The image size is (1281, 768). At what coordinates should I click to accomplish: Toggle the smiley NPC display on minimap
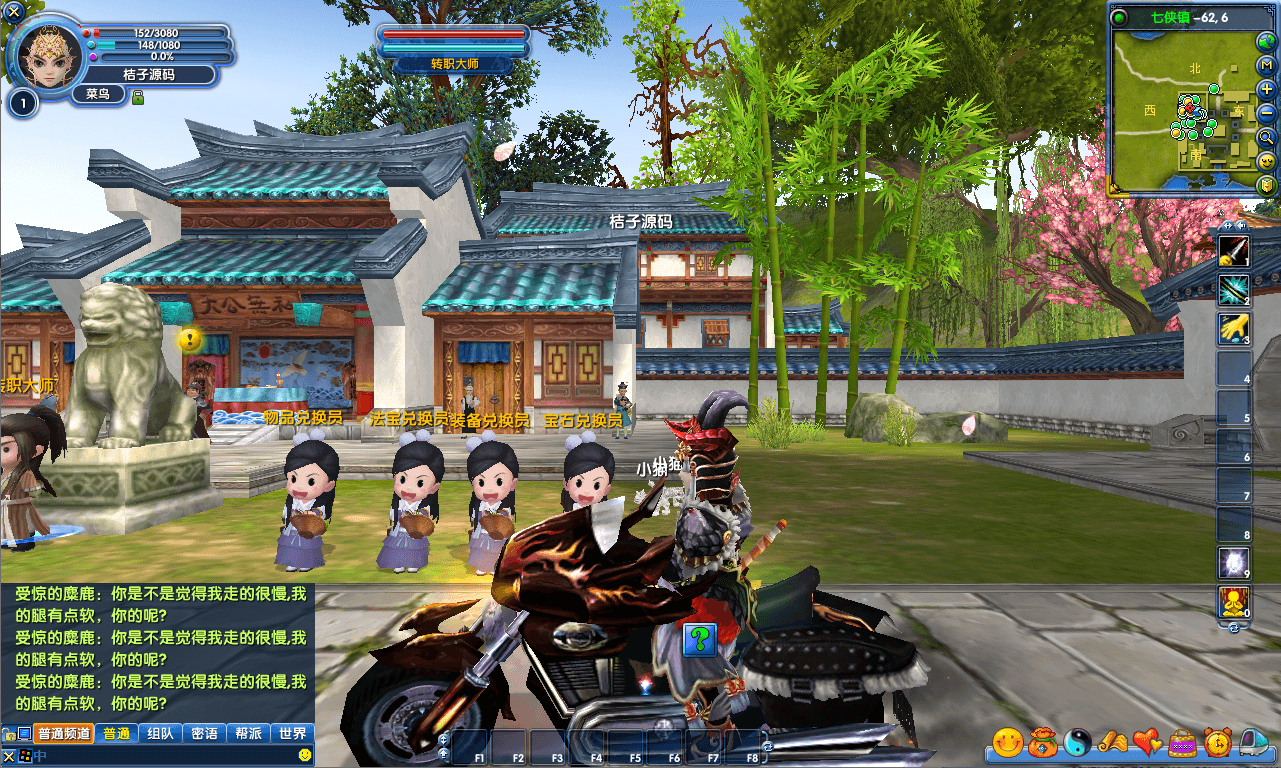(x=1264, y=162)
